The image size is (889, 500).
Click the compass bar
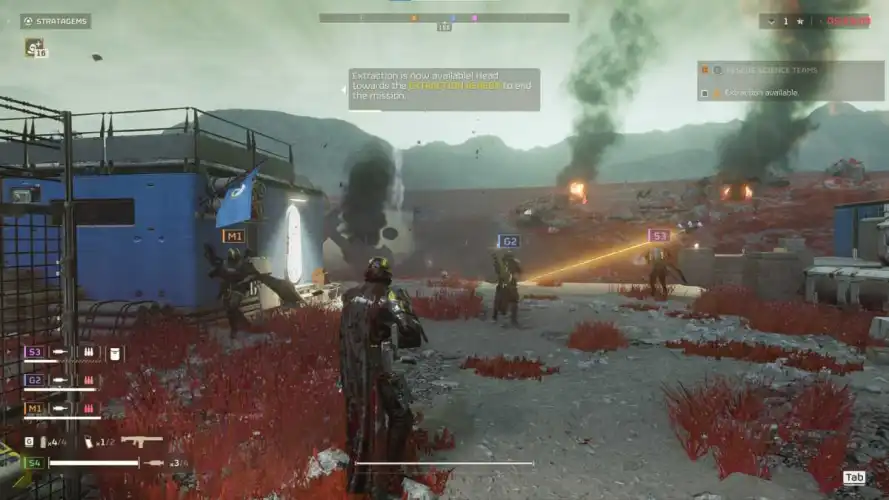[444, 18]
